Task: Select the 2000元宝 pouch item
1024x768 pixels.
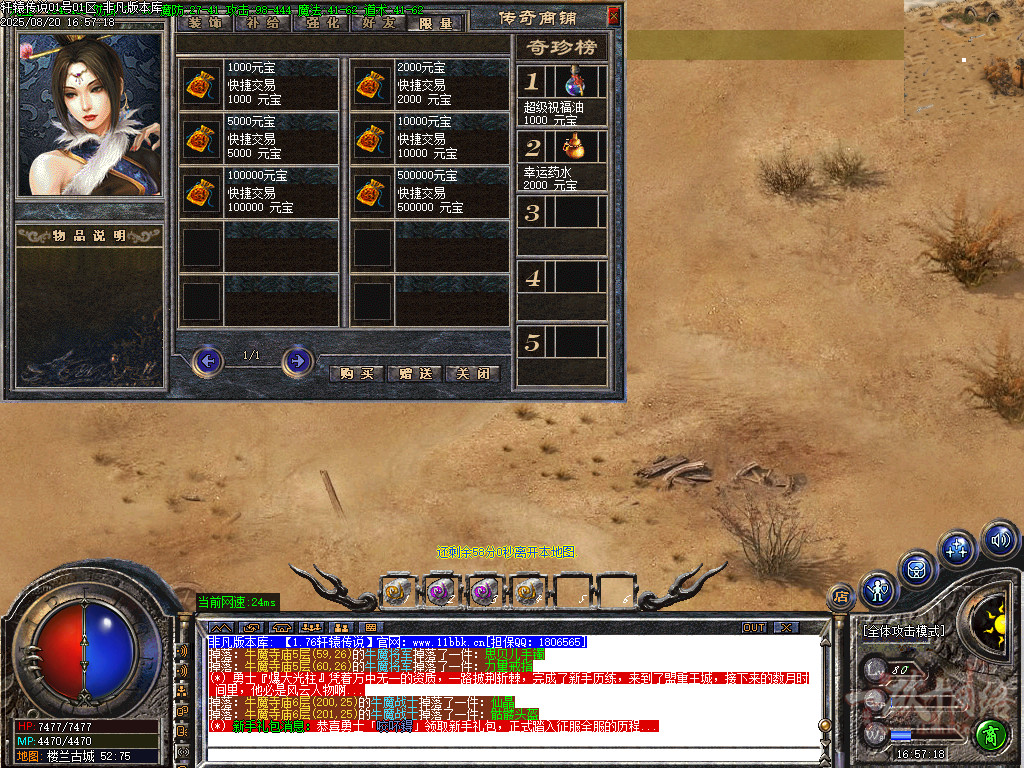Action: (x=372, y=86)
